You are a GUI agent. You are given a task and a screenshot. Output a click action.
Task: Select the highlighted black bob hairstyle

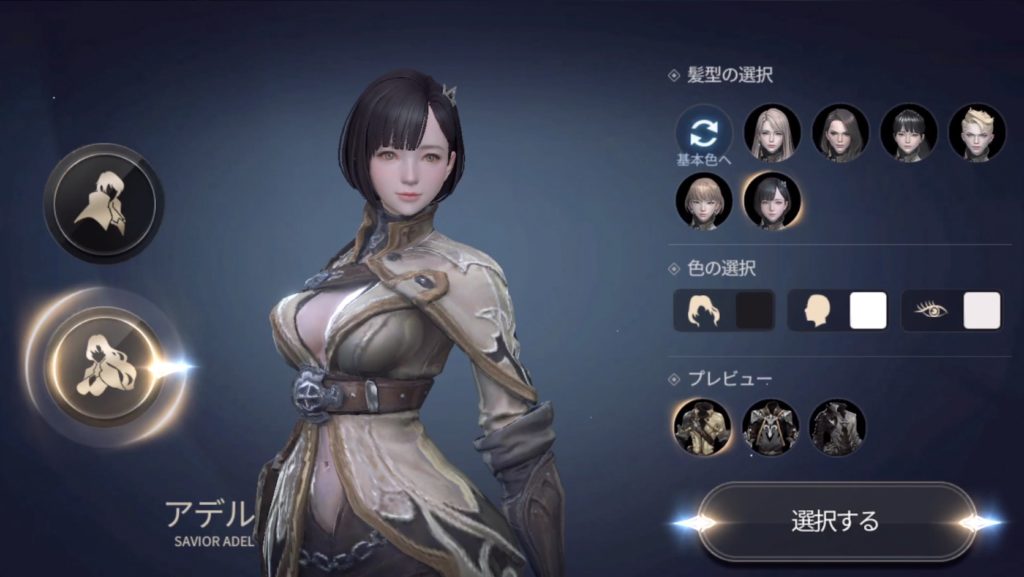[x=772, y=200]
